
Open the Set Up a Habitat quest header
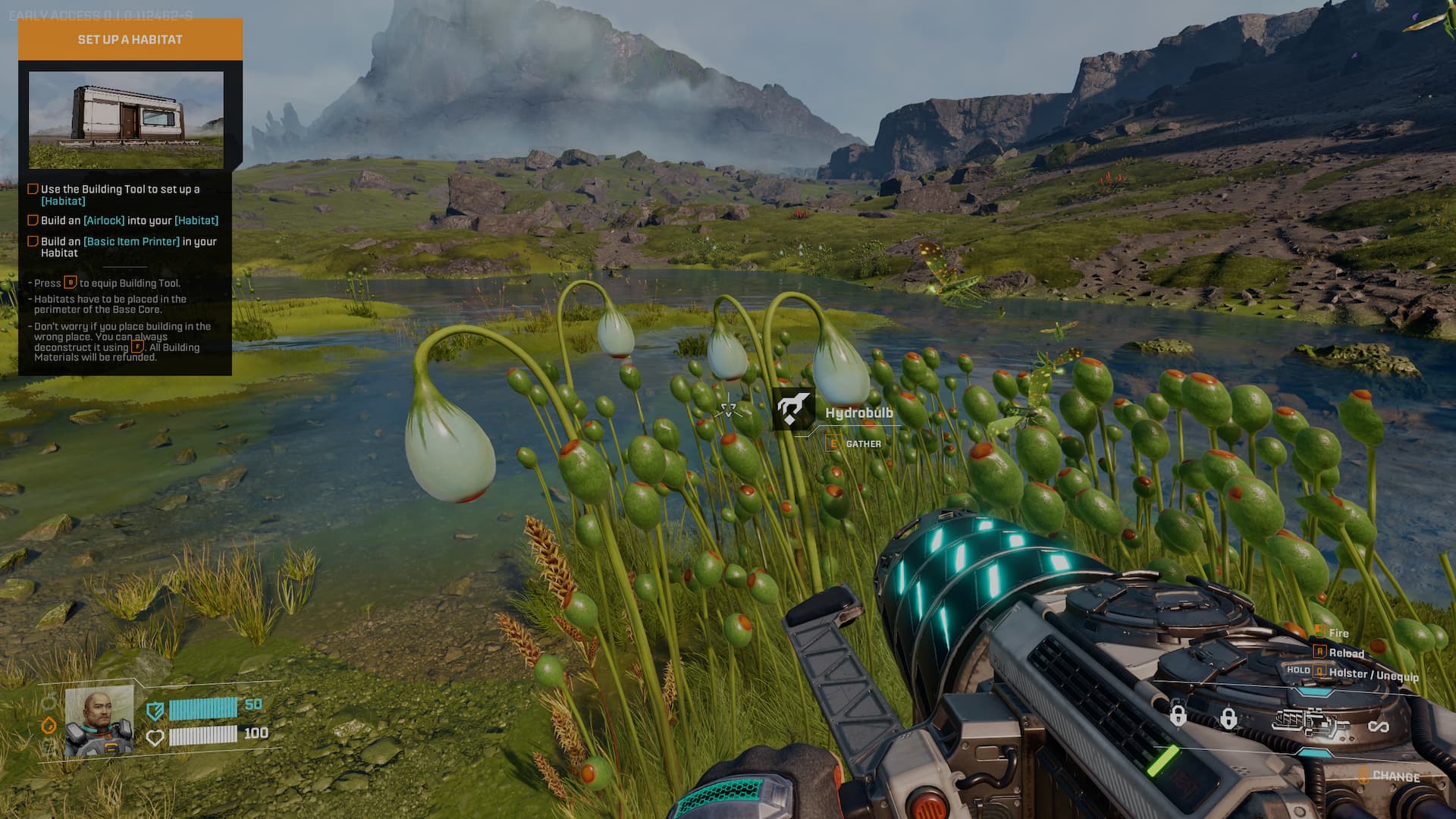(x=130, y=39)
